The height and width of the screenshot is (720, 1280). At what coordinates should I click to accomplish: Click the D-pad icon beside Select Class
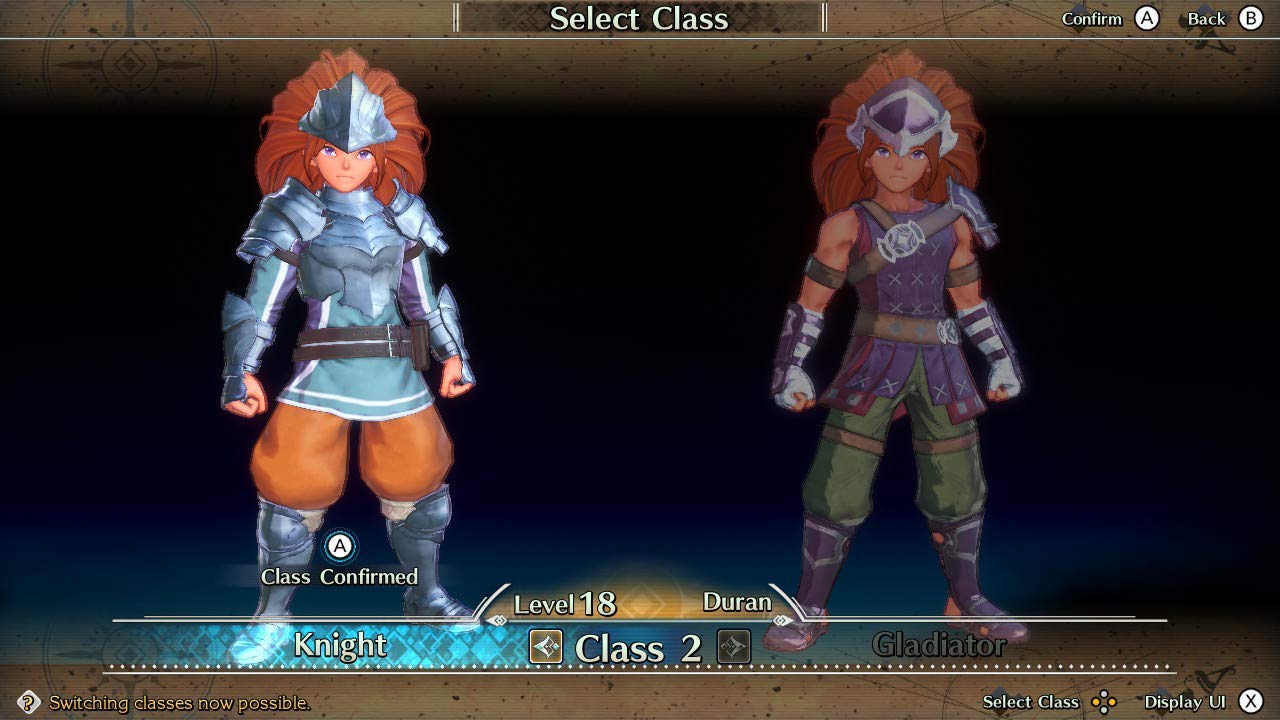1105,702
